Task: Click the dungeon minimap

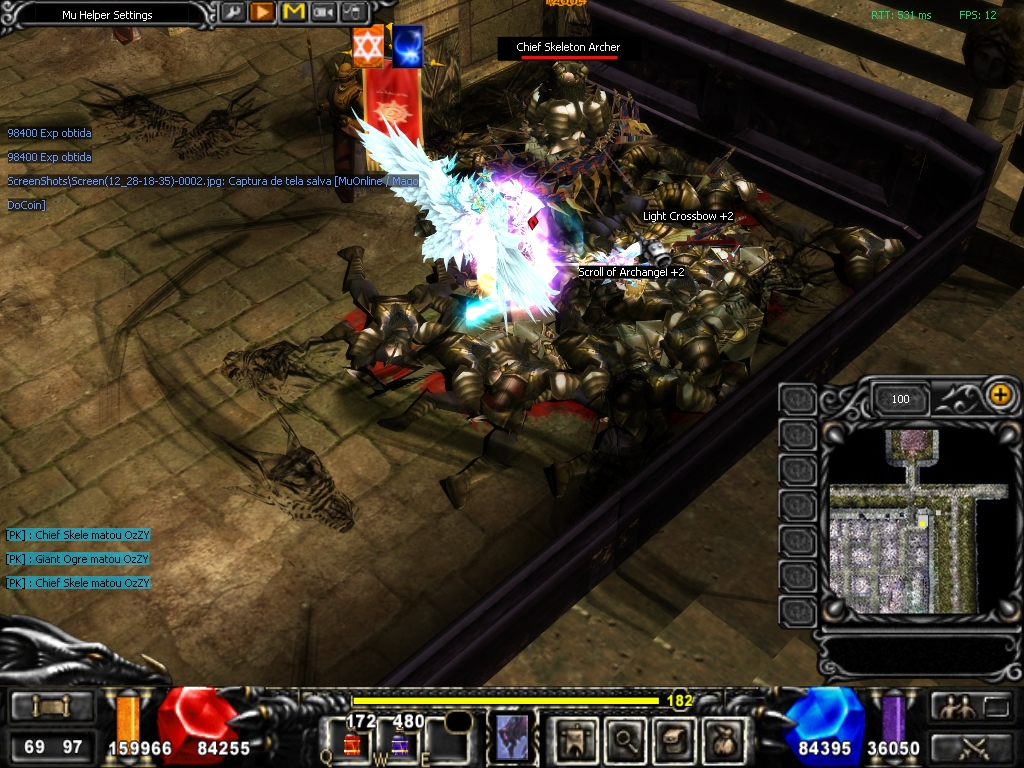Action: (x=903, y=520)
